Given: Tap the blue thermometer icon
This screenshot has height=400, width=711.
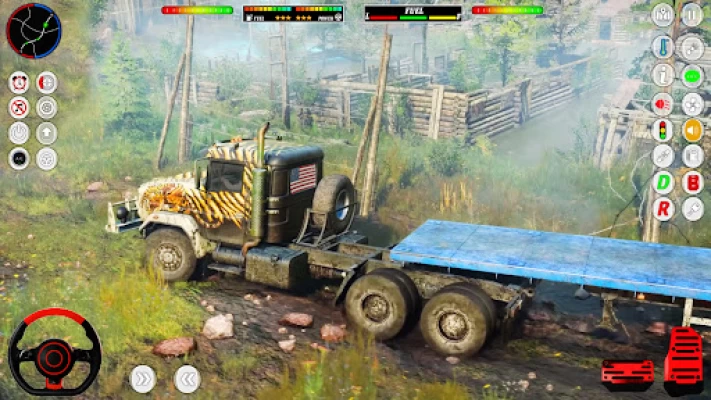Looking at the screenshot, I should [x=663, y=47].
